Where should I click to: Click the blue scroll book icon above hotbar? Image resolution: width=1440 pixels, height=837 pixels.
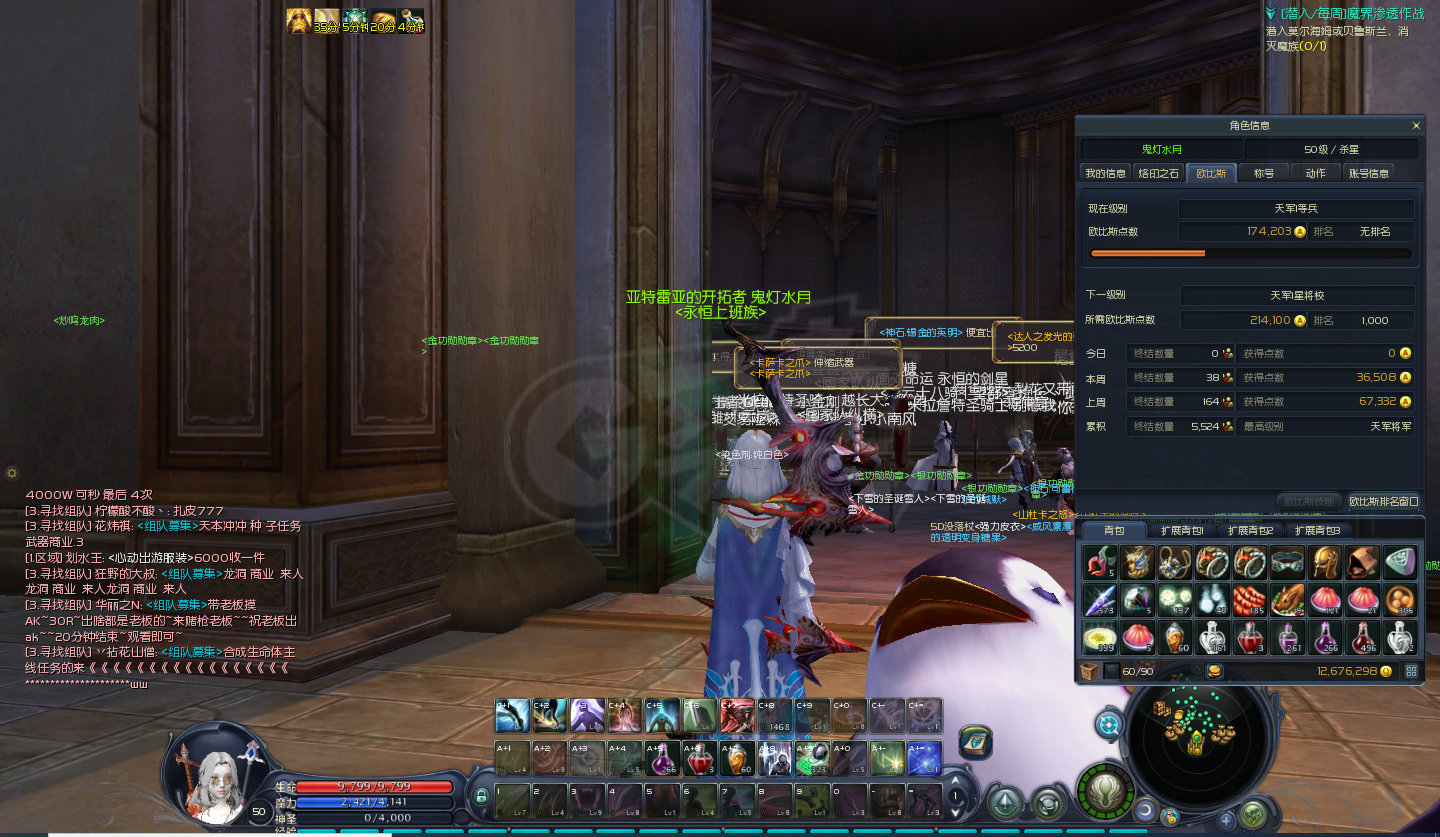pyautogui.click(x=975, y=741)
